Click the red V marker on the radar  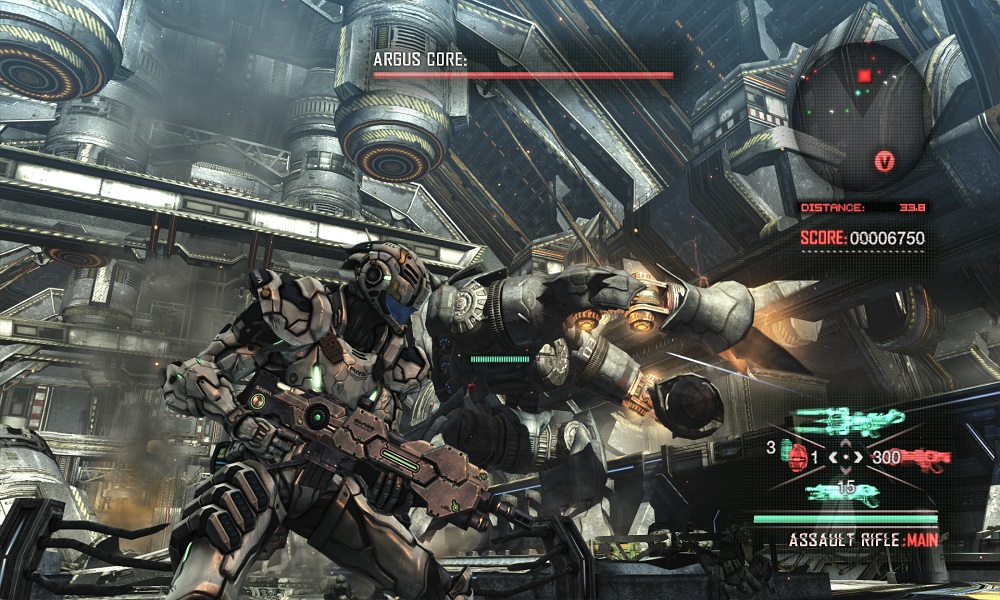point(884,160)
